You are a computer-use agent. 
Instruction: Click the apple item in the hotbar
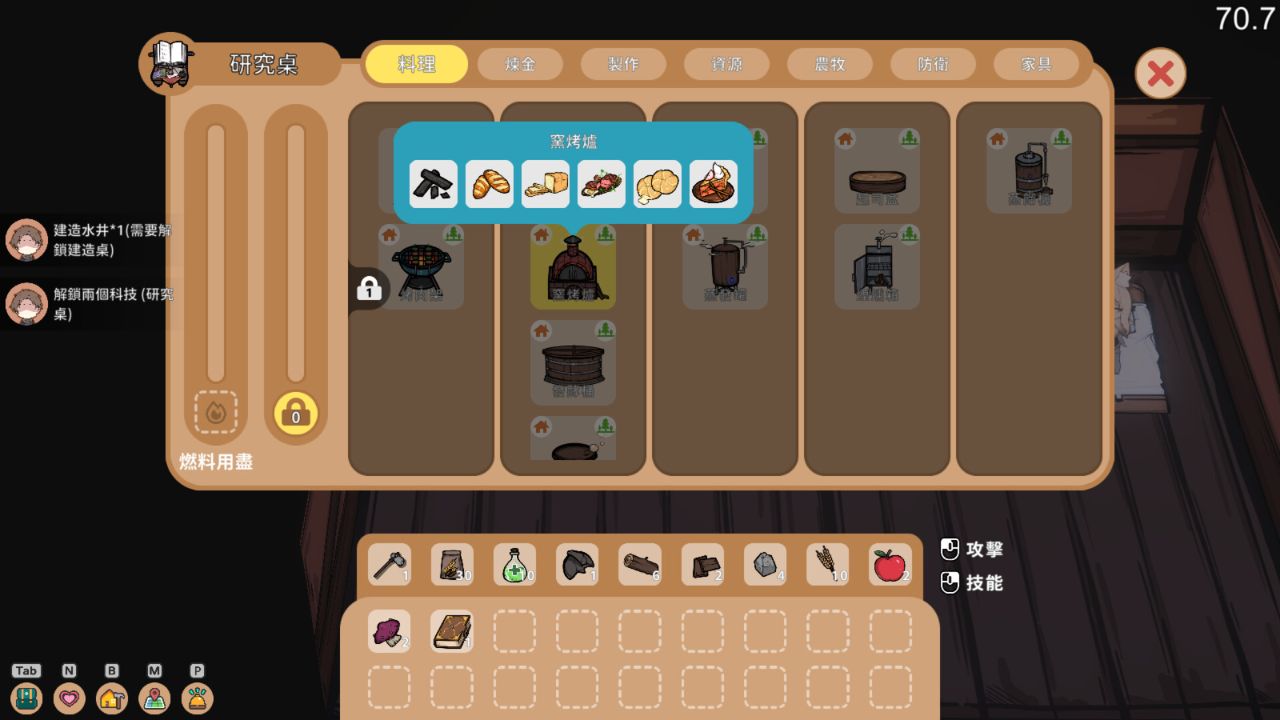890,563
